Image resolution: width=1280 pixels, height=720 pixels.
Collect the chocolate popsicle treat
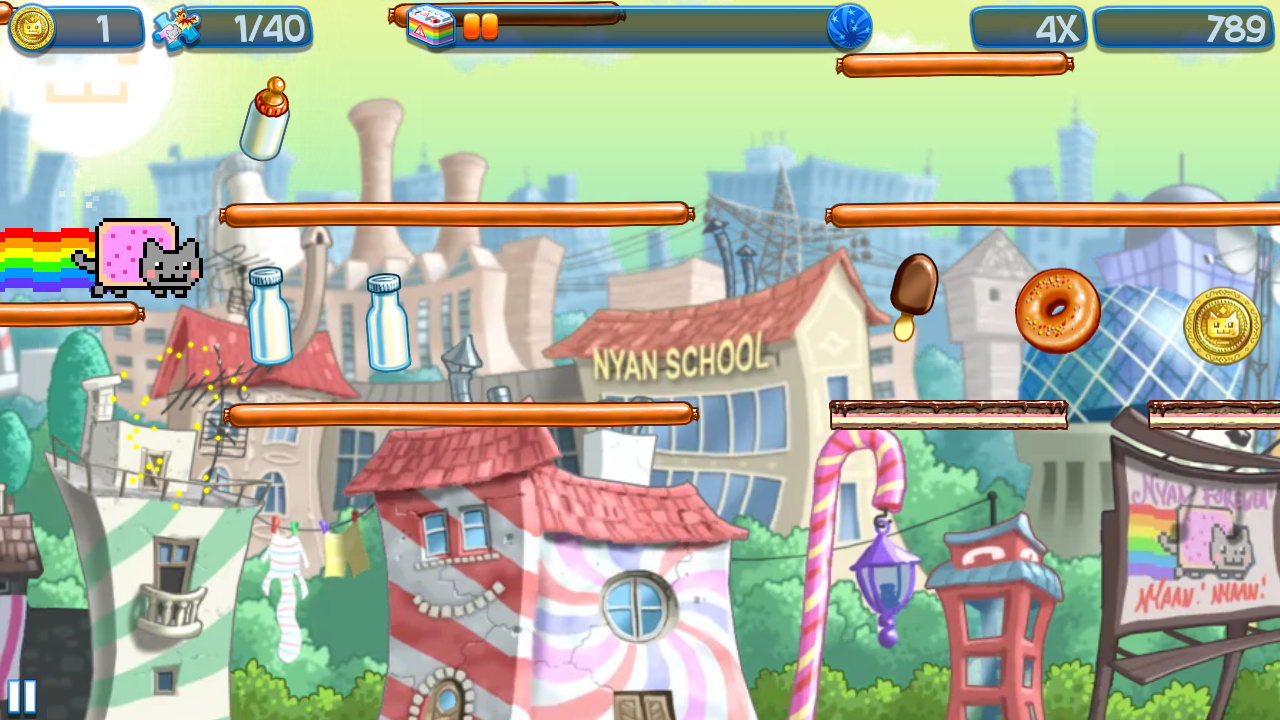point(916,285)
